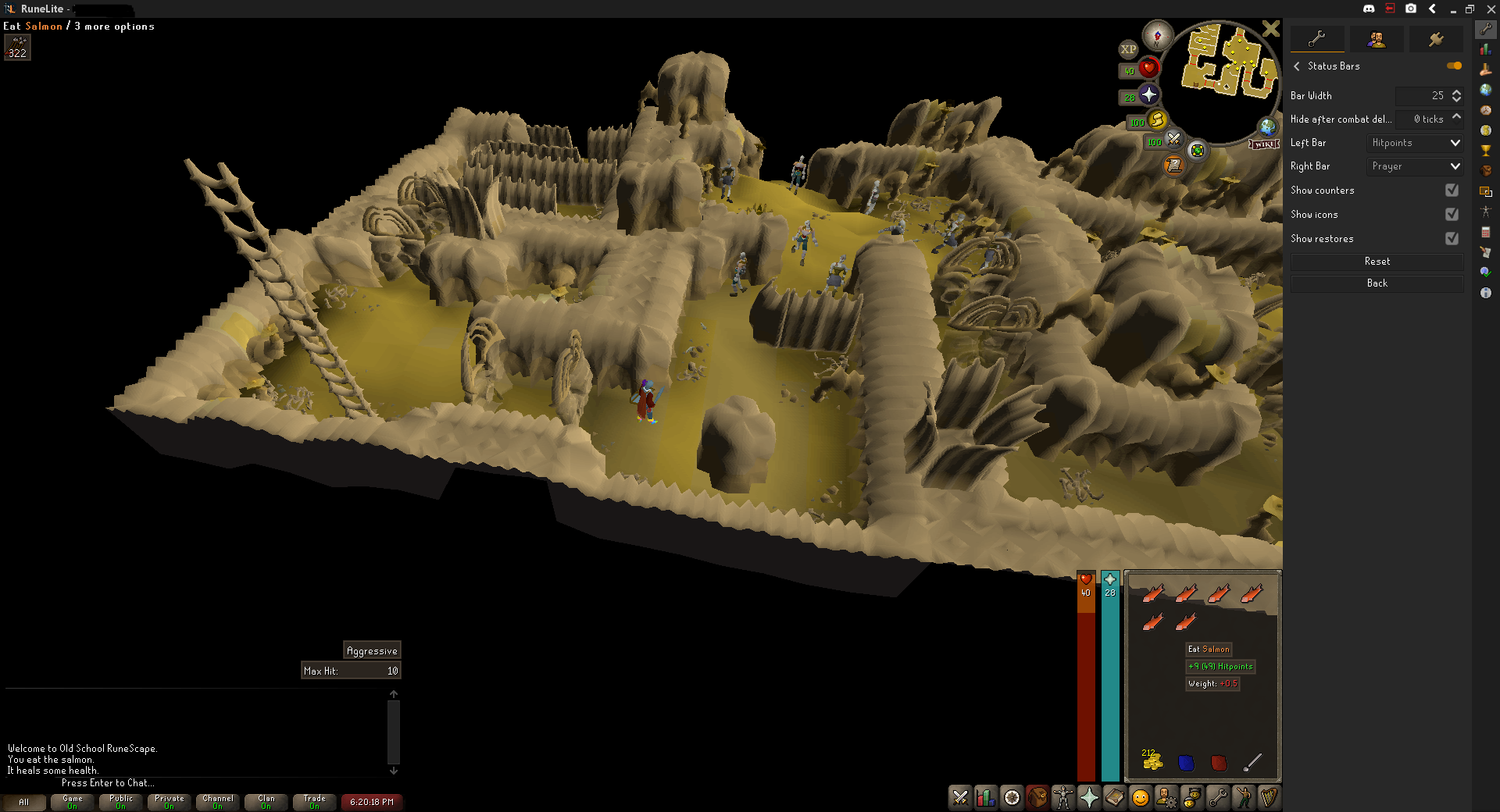This screenshot has height=812, width=1500.
Task: Open the Equipment tab
Action: pos(1064,798)
